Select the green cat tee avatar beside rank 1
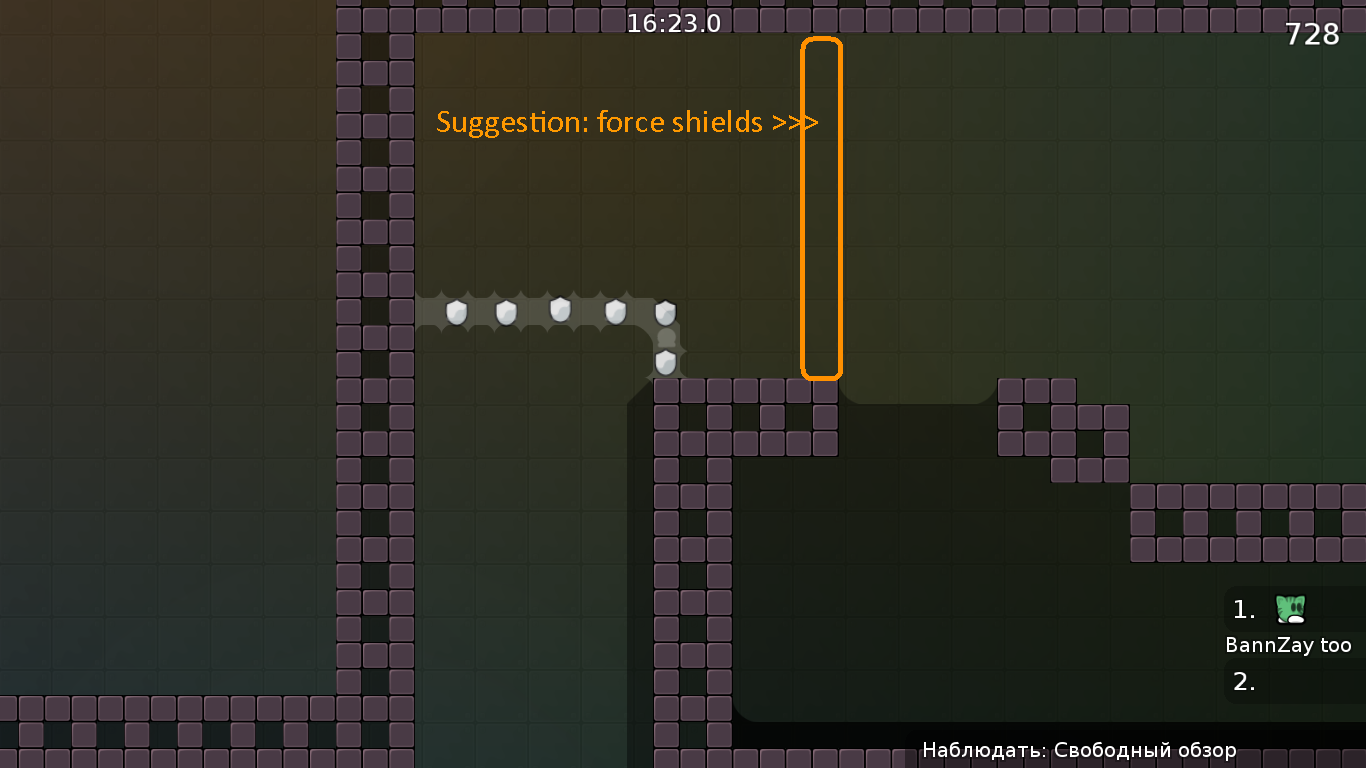The height and width of the screenshot is (768, 1366). [x=1289, y=607]
